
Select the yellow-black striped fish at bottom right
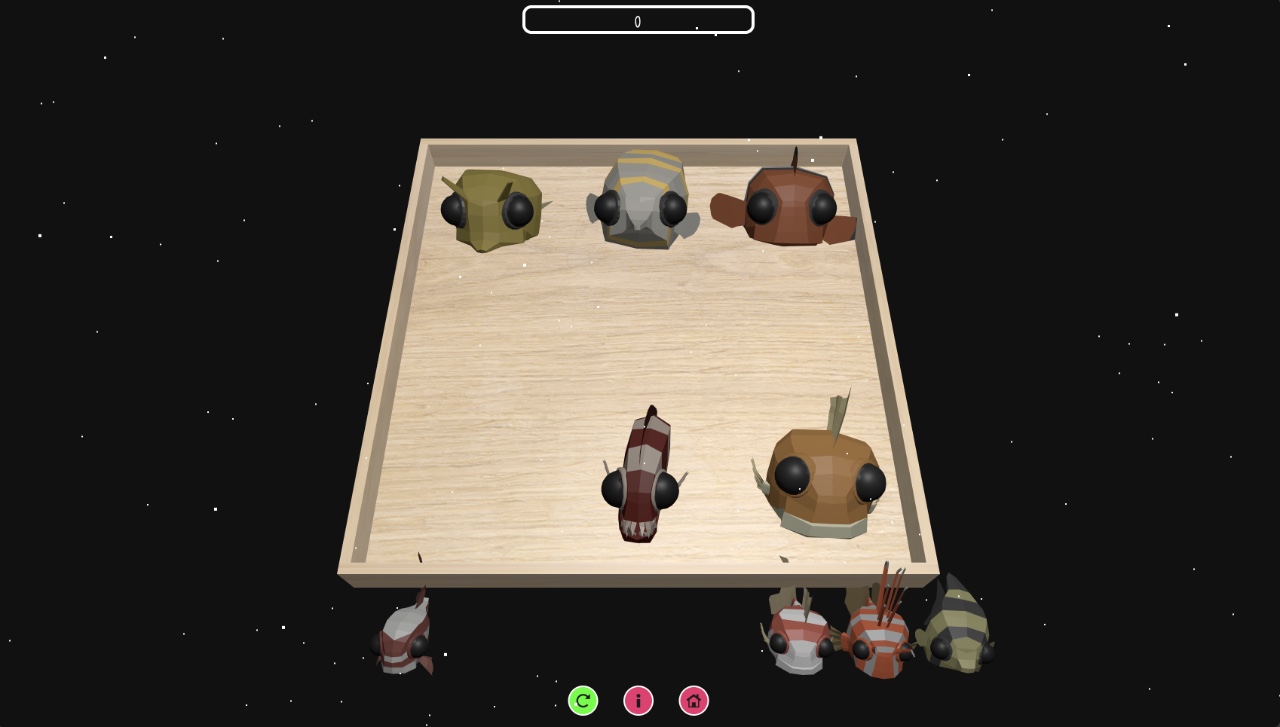[x=955, y=625]
